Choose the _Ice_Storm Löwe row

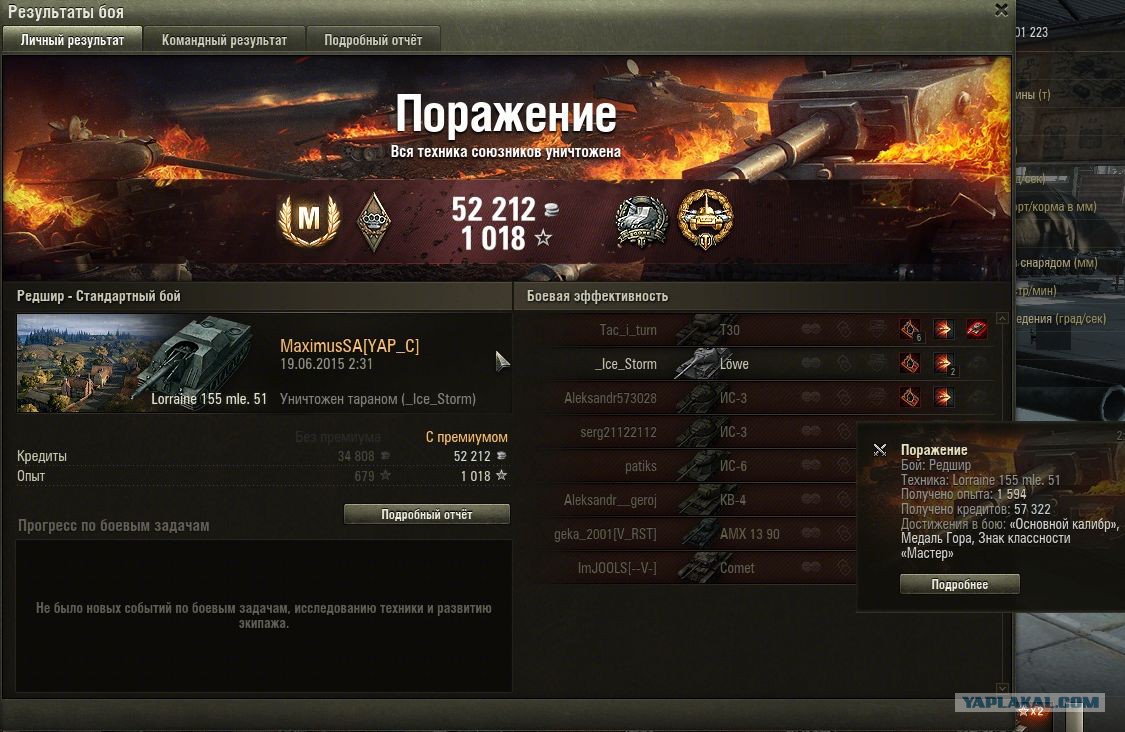(x=700, y=364)
